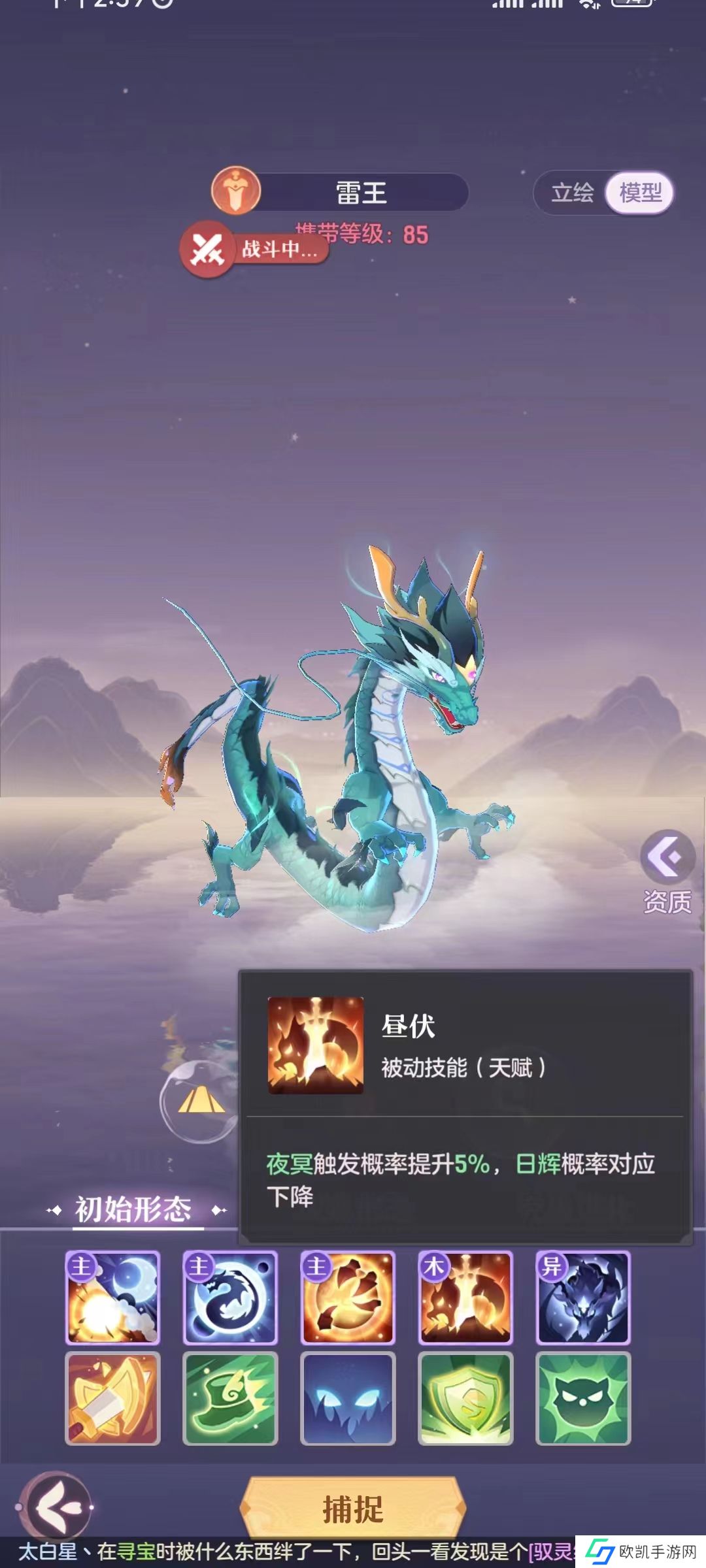Select the green shield skill icon

click(x=465, y=1398)
